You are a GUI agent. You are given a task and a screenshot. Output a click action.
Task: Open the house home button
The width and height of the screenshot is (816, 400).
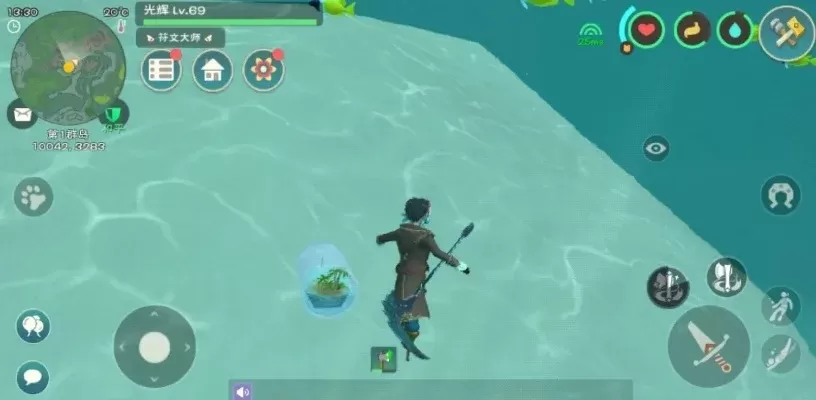click(212, 70)
